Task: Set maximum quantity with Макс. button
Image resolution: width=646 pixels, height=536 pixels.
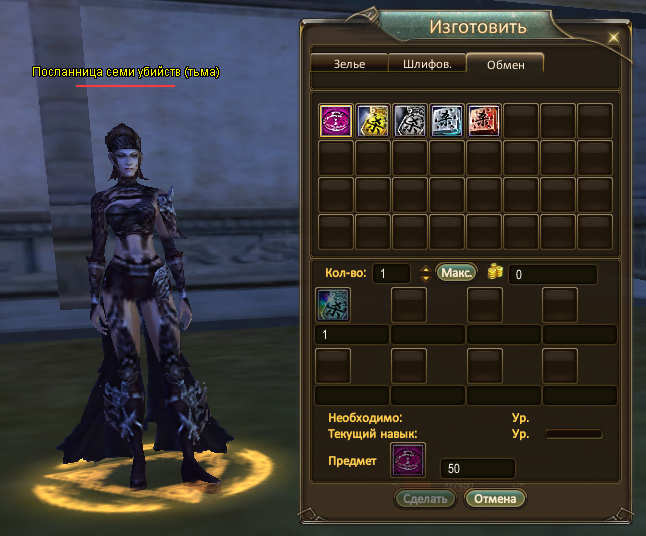Action: pos(456,273)
